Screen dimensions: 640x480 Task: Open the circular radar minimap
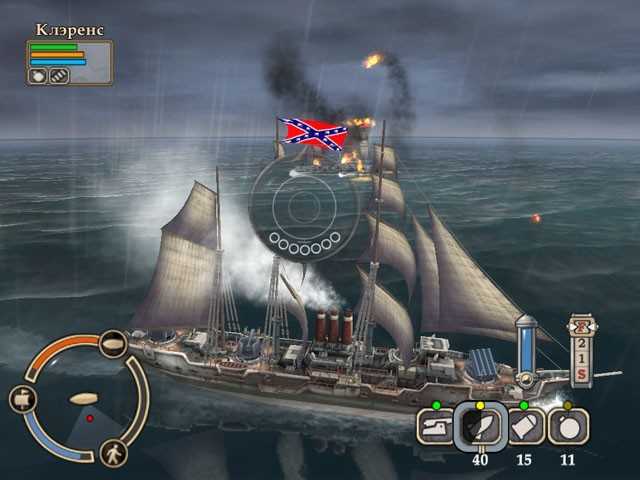pos(82,400)
